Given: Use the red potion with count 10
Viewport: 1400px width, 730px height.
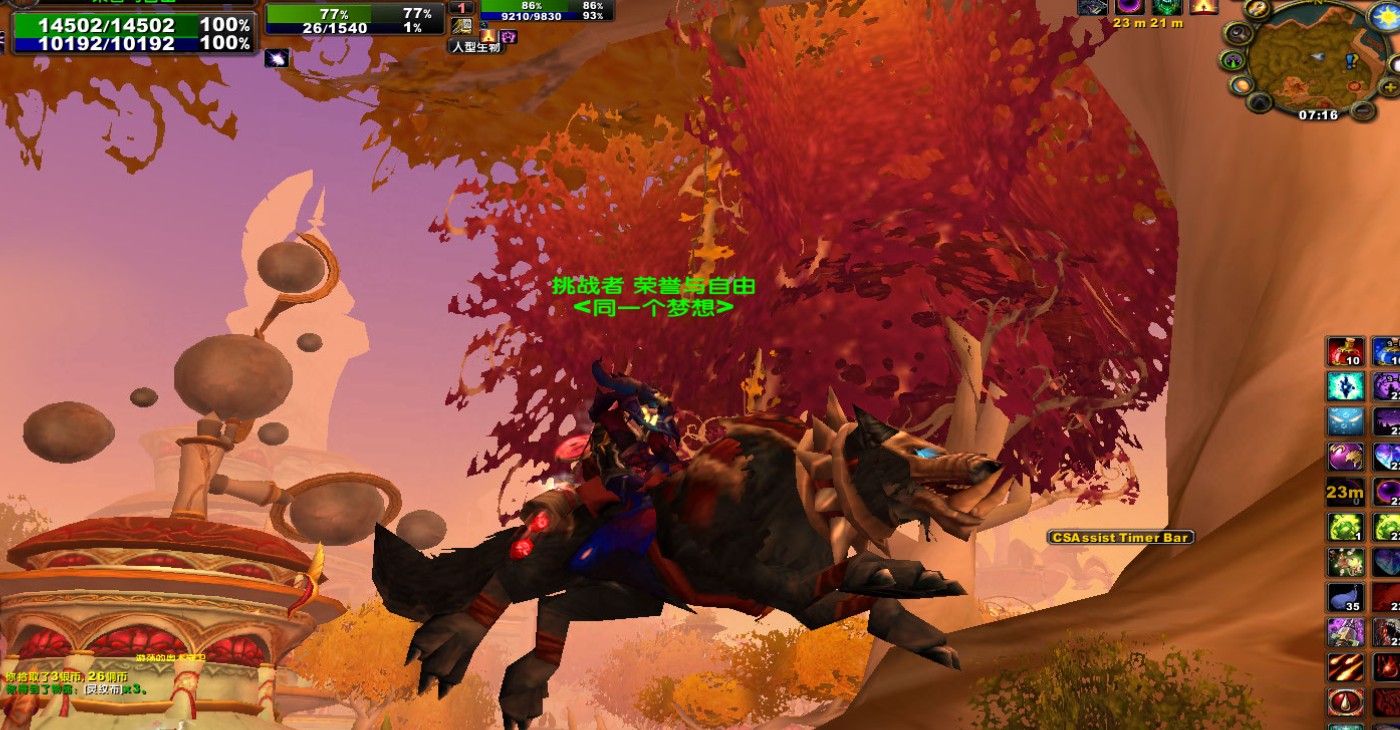Looking at the screenshot, I should point(1345,352).
